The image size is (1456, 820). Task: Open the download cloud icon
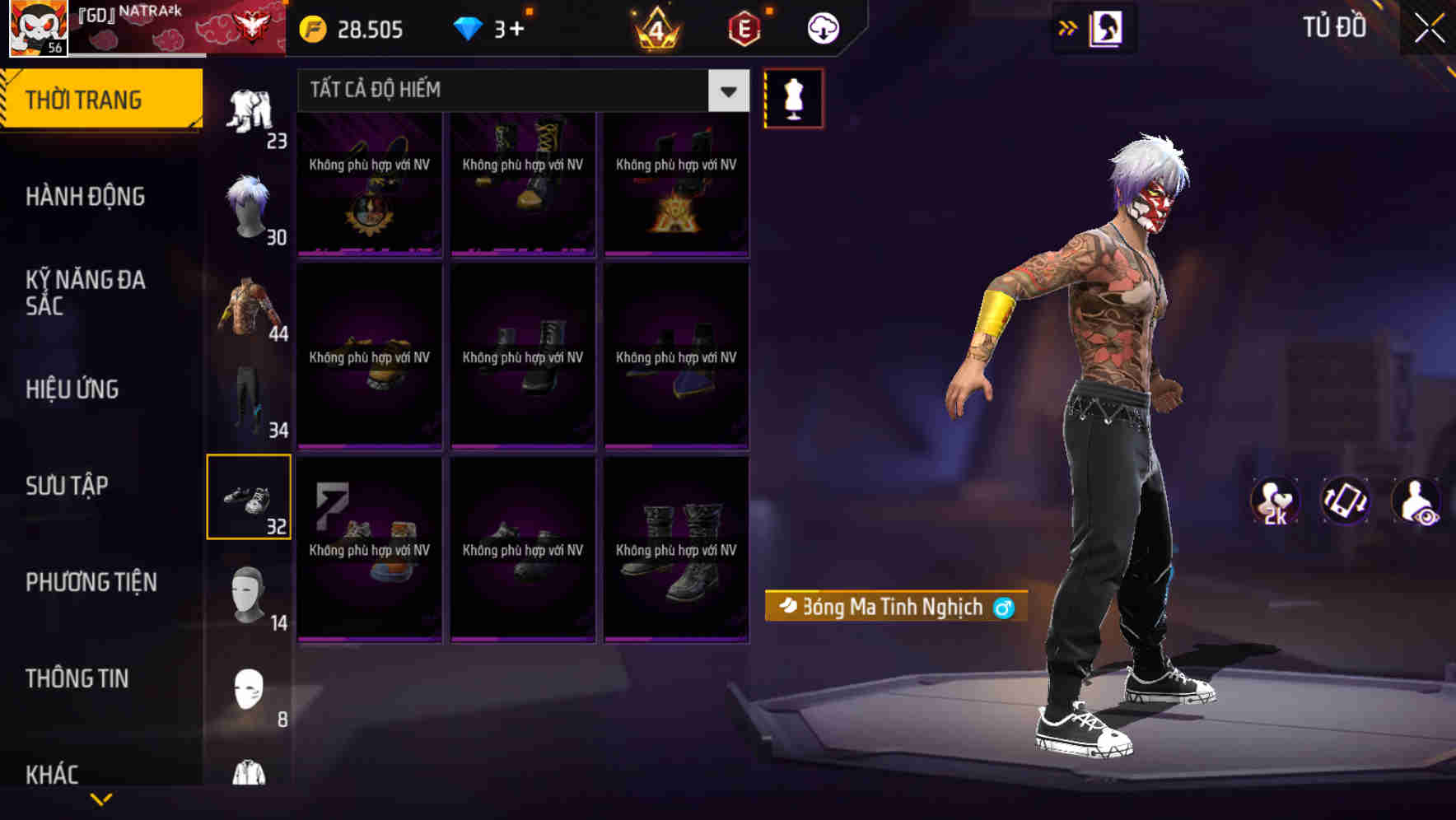point(821,27)
